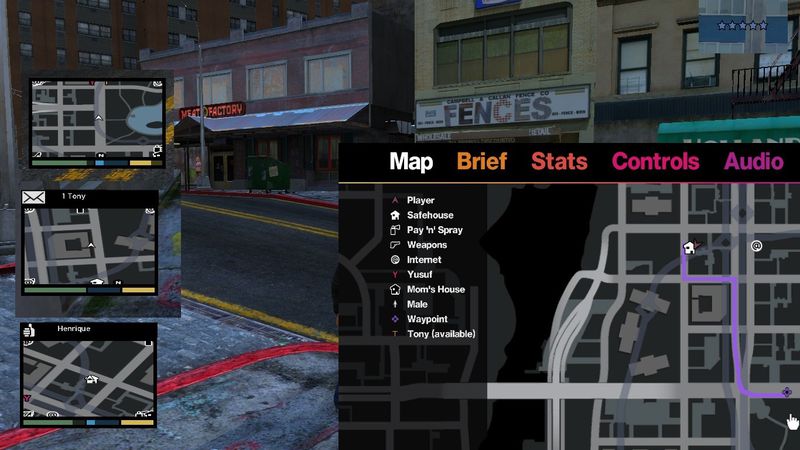
Task: Go to the Controls tab
Action: (655, 162)
